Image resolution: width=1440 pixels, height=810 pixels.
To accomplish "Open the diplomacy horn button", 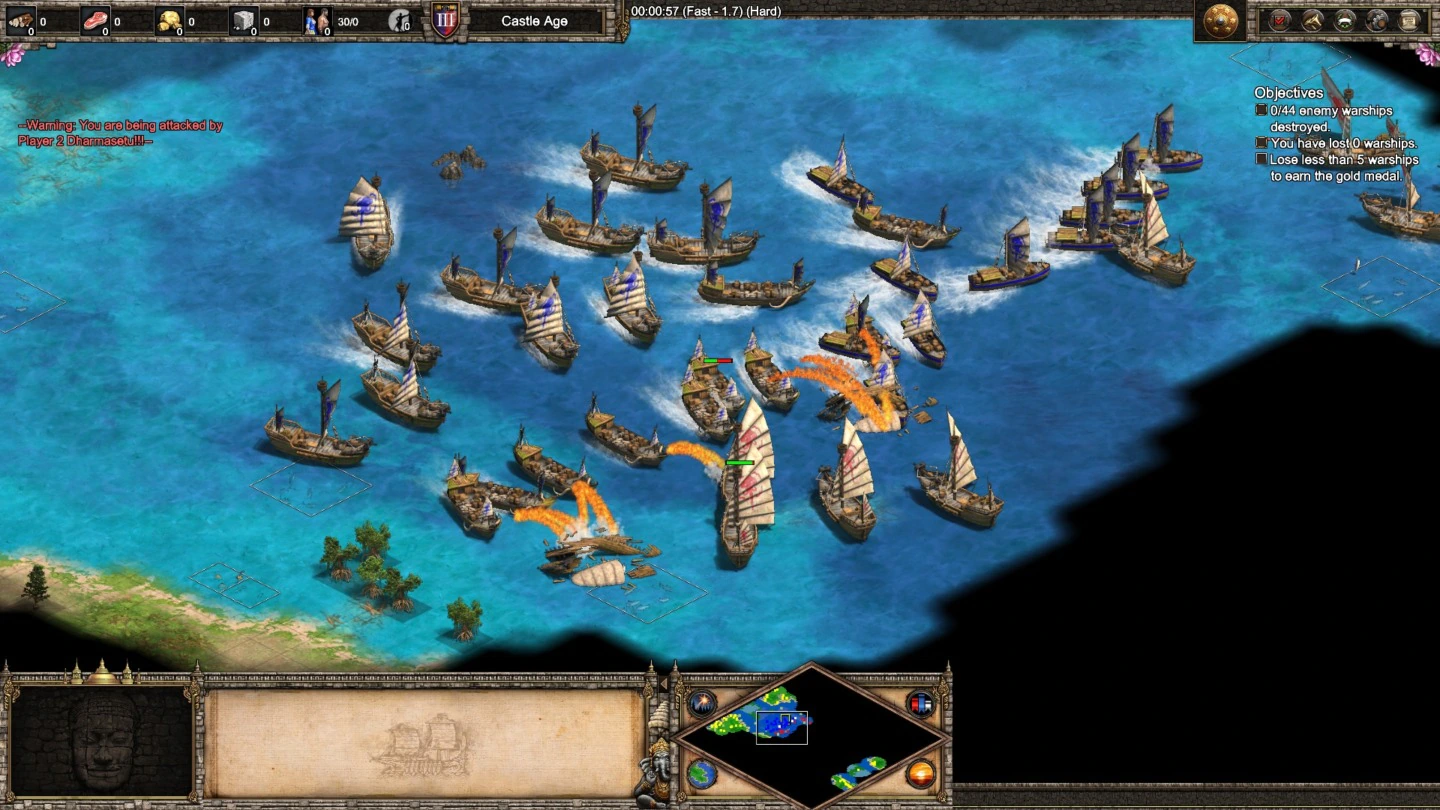I will (x=1312, y=20).
